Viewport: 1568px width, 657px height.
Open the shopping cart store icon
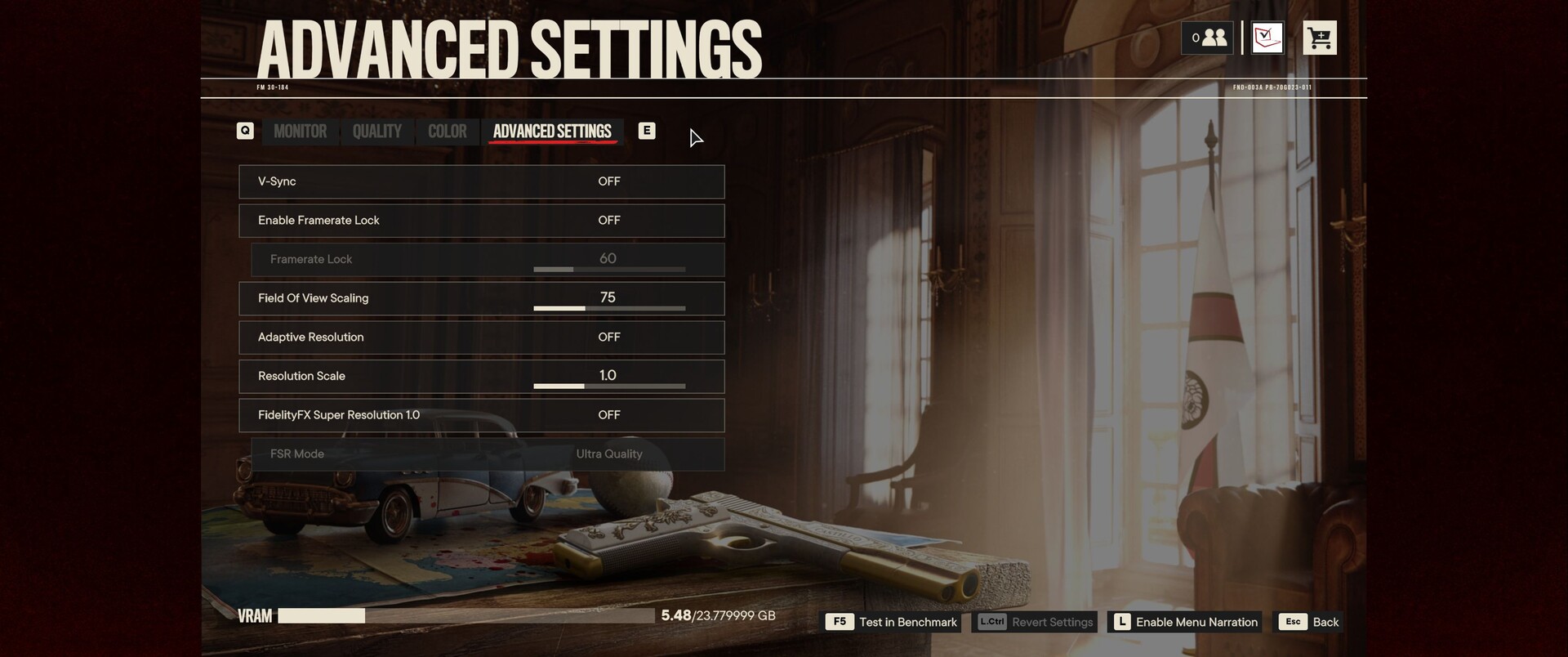click(1319, 38)
